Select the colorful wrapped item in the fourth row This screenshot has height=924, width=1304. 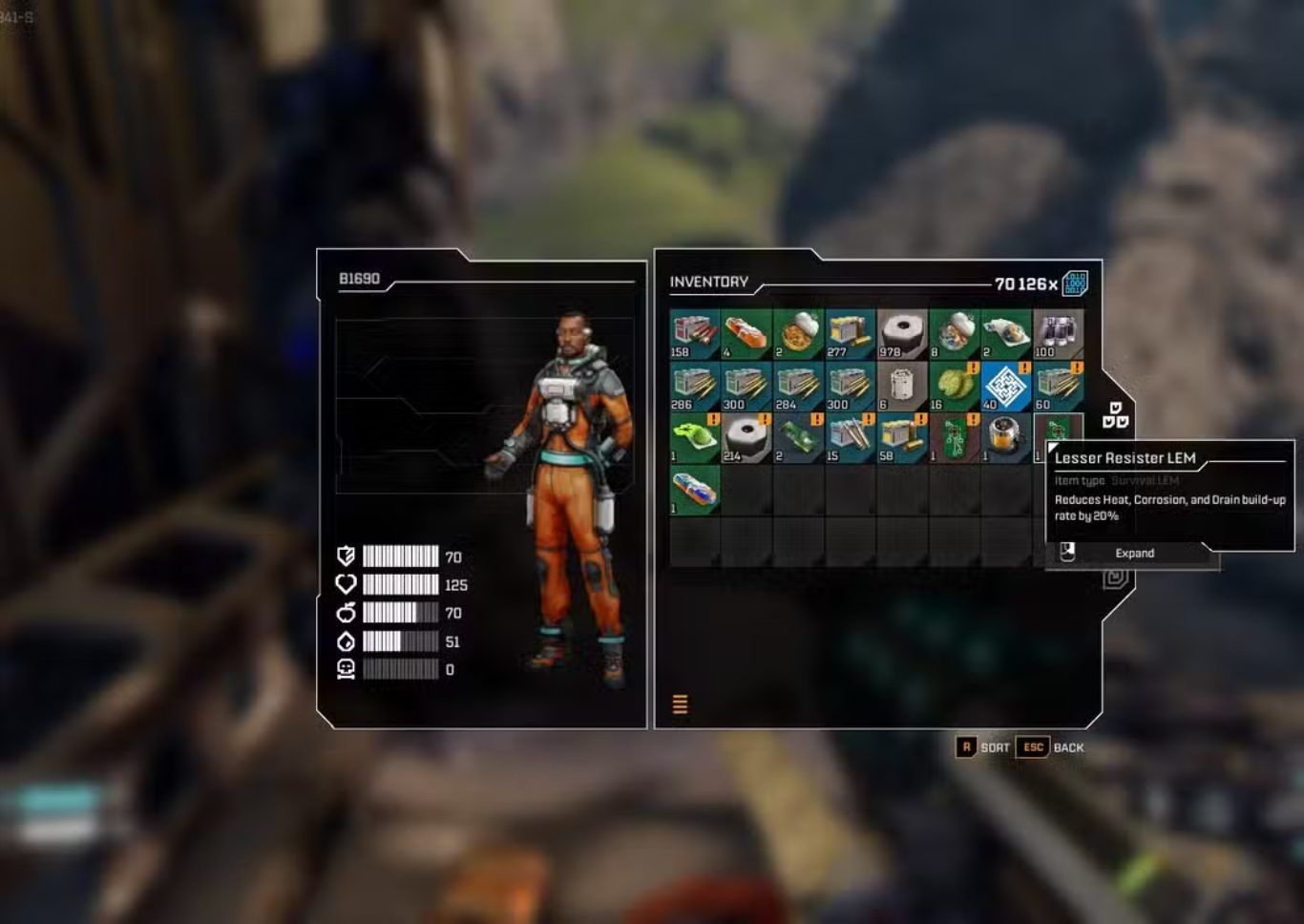point(694,490)
